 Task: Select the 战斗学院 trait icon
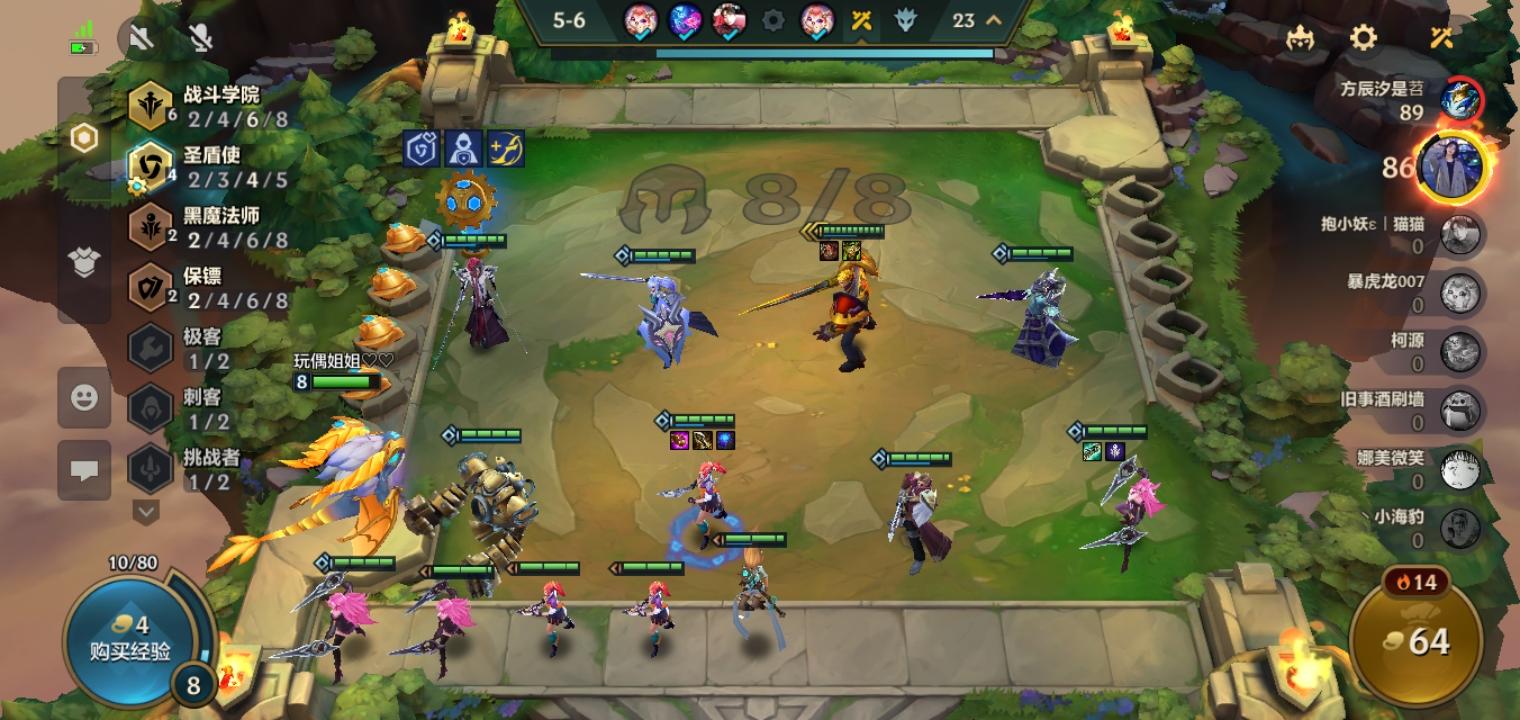pyautogui.click(x=148, y=107)
